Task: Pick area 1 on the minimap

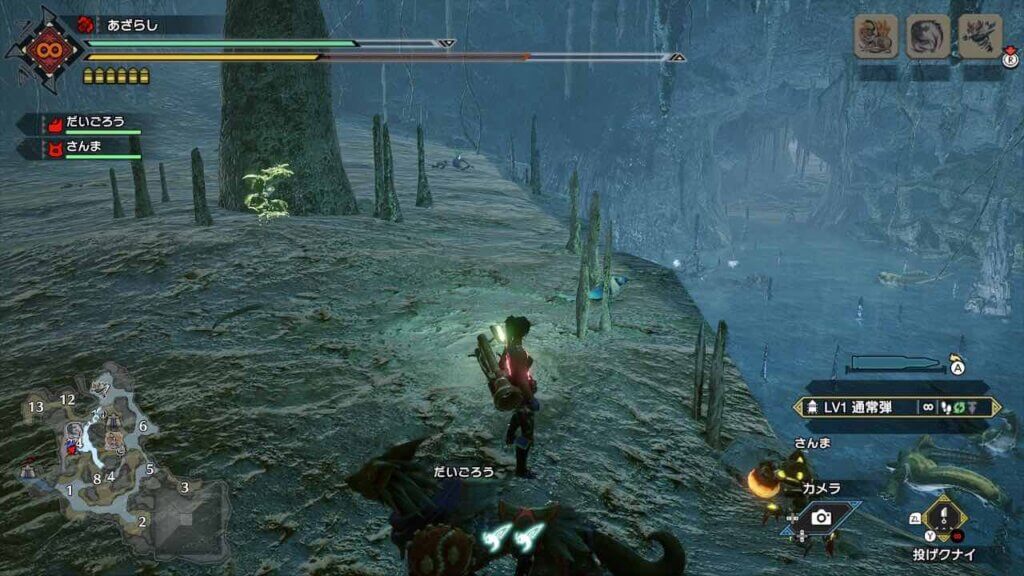Action: tap(69, 490)
